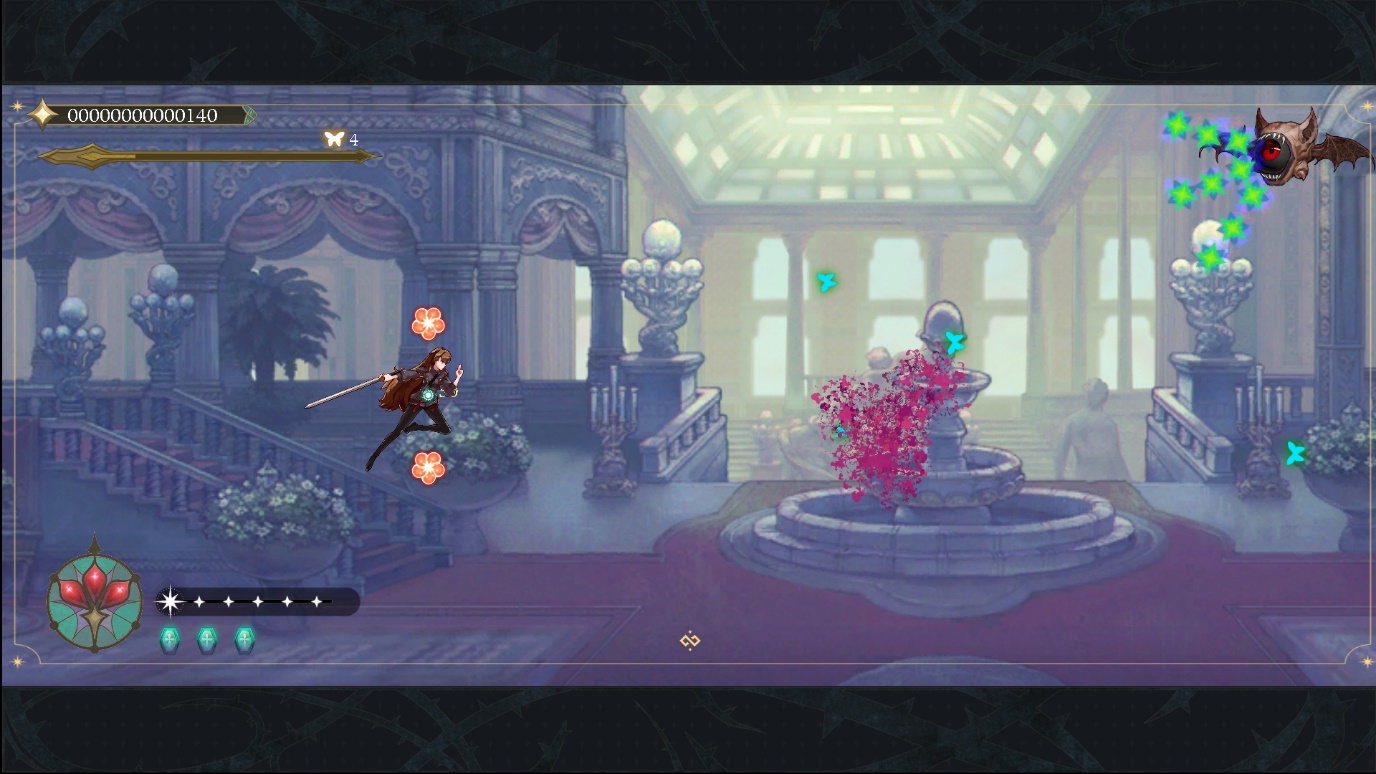Select the white butterfly counter icon

[x=334, y=140]
